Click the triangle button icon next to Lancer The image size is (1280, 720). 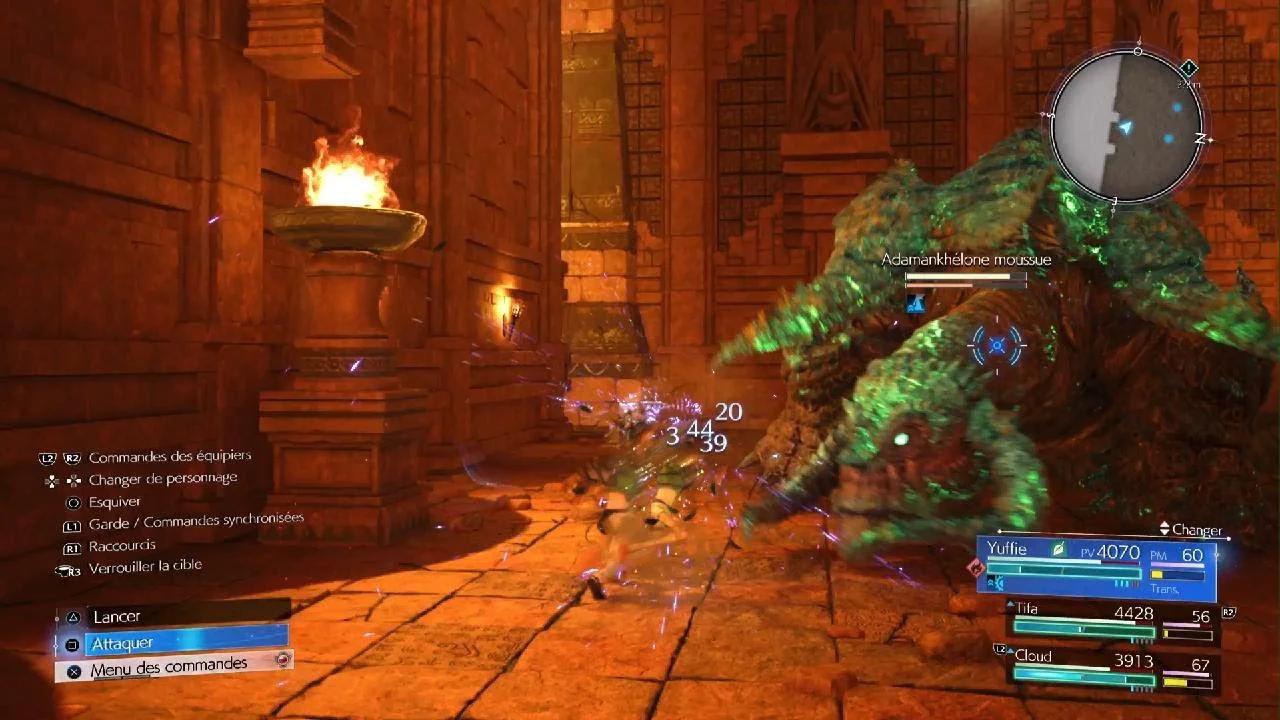pos(73,617)
